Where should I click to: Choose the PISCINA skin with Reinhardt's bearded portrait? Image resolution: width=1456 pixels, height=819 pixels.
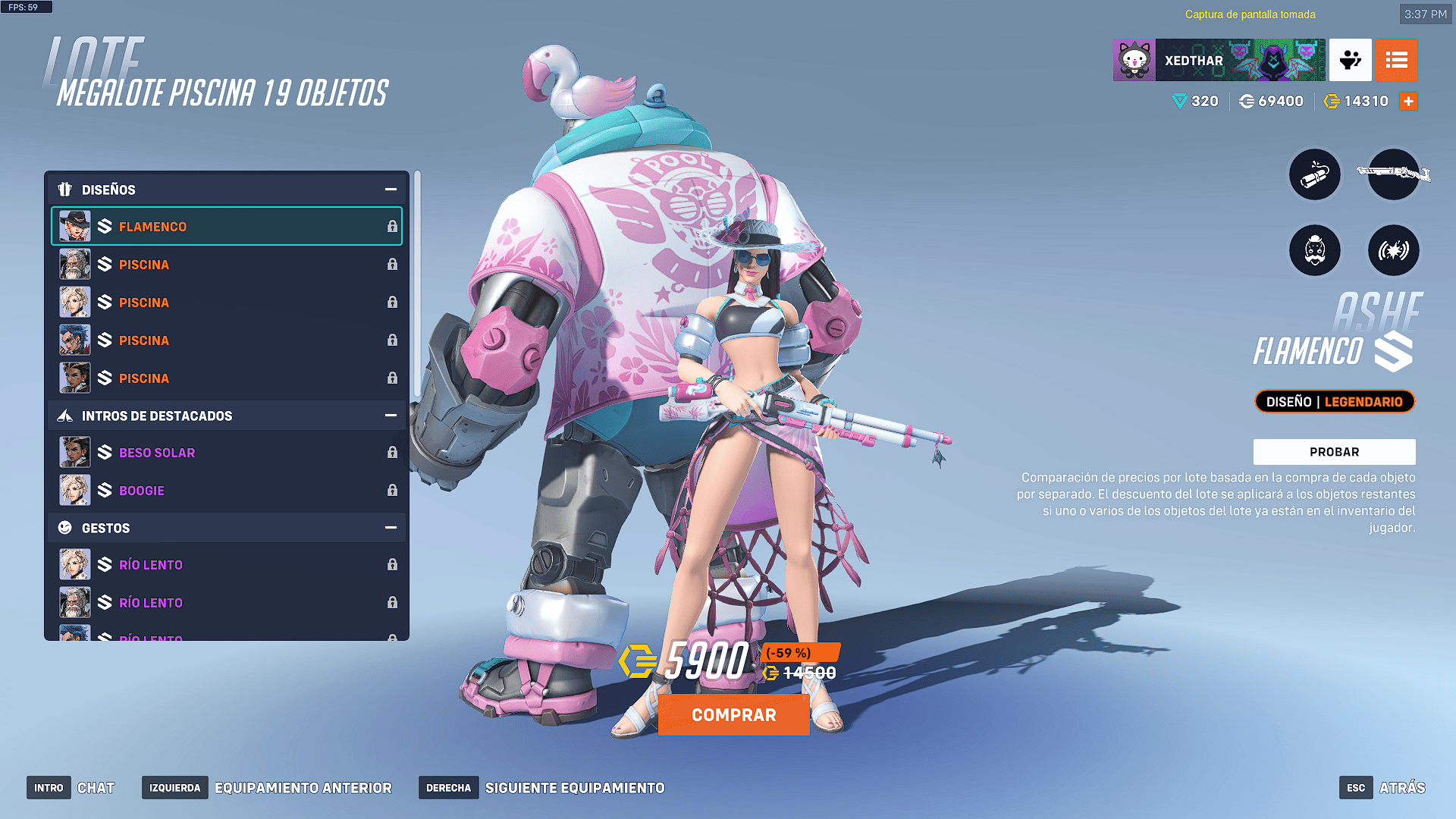tap(226, 265)
